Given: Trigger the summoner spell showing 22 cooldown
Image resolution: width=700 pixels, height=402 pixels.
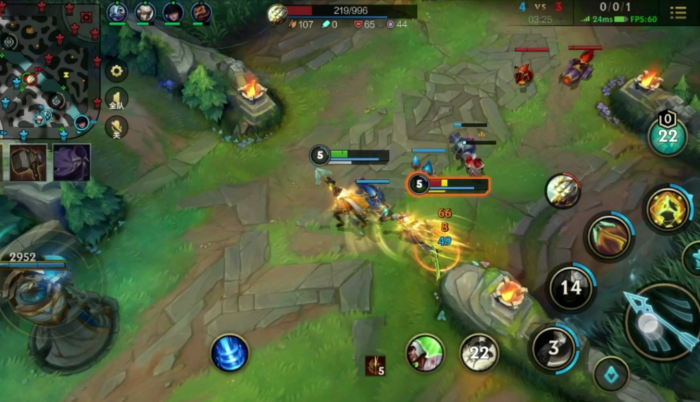Looking at the screenshot, I should click(x=479, y=353).
